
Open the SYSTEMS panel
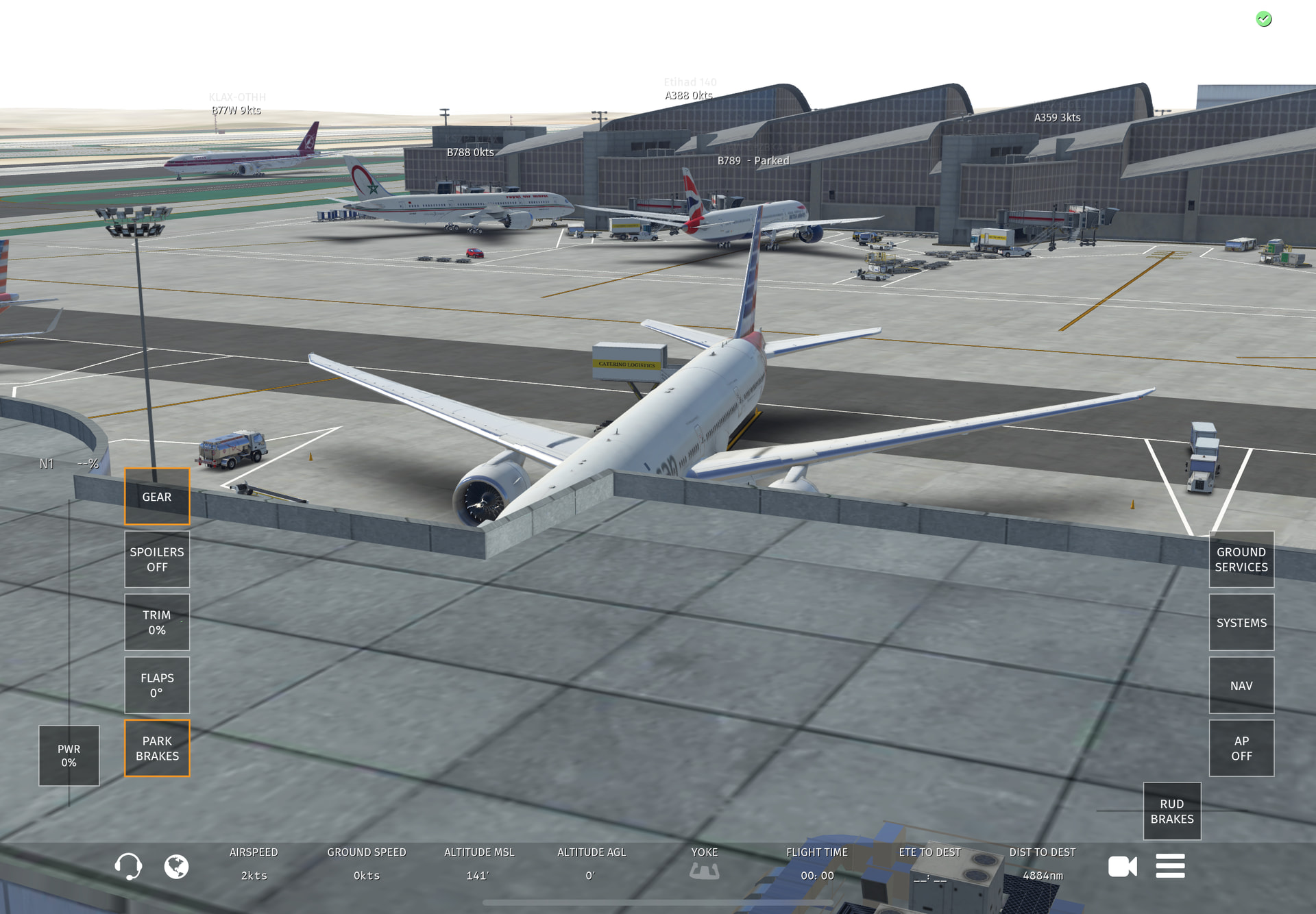[1241, 622]
